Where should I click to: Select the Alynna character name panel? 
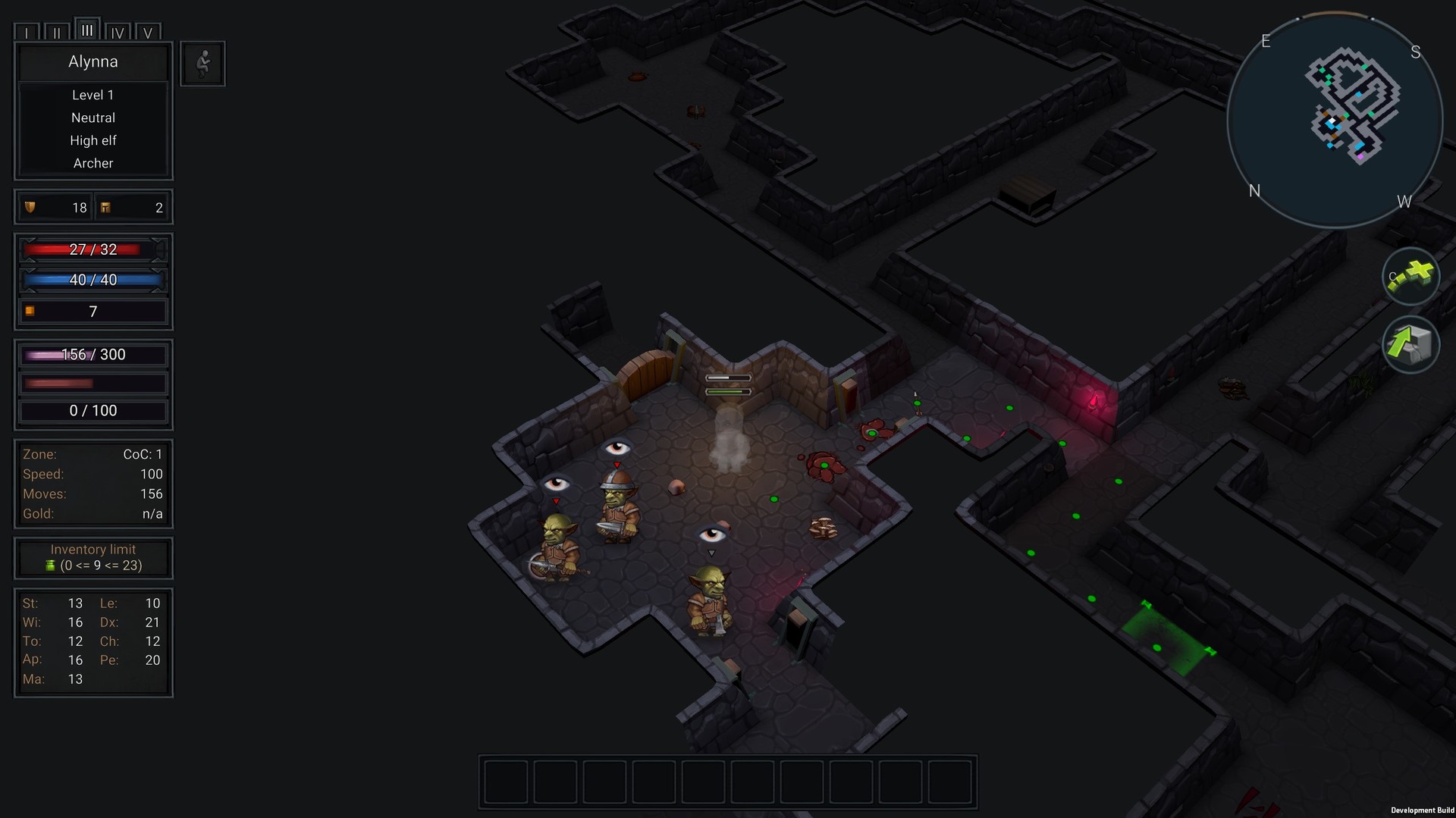pyautogui.click(x=93, y=62)
